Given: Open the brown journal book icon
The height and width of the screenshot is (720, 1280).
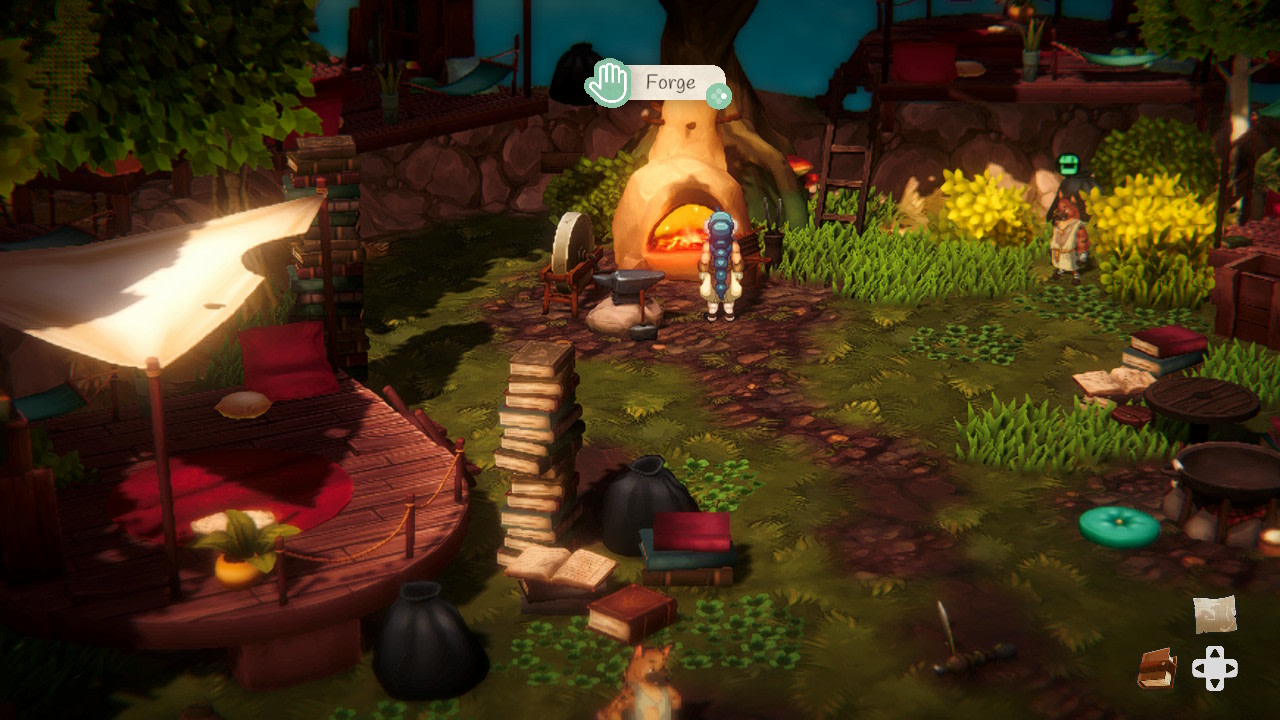Looking at the screenshot, I should [1157, 669].
